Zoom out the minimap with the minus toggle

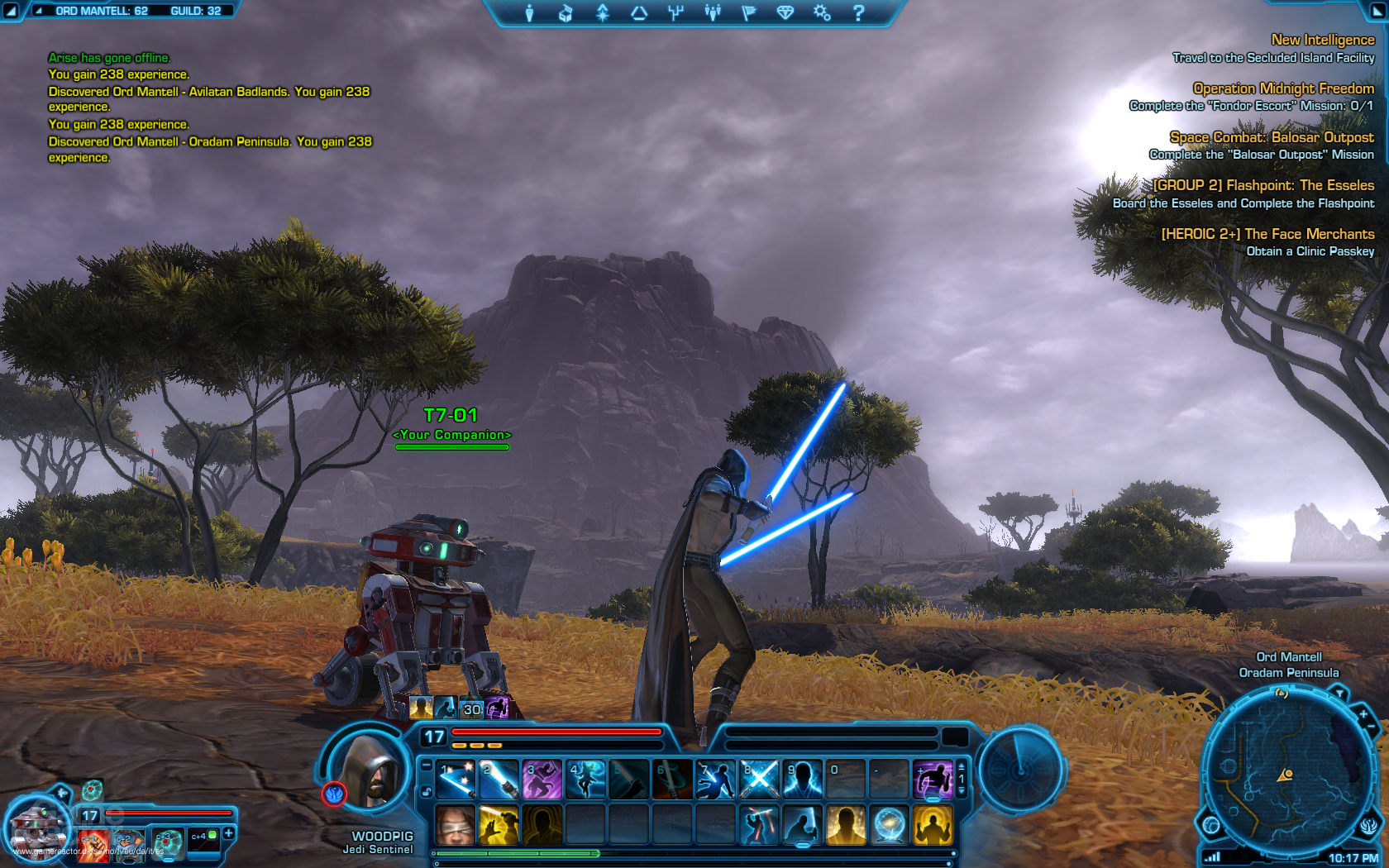(1371, 726)
